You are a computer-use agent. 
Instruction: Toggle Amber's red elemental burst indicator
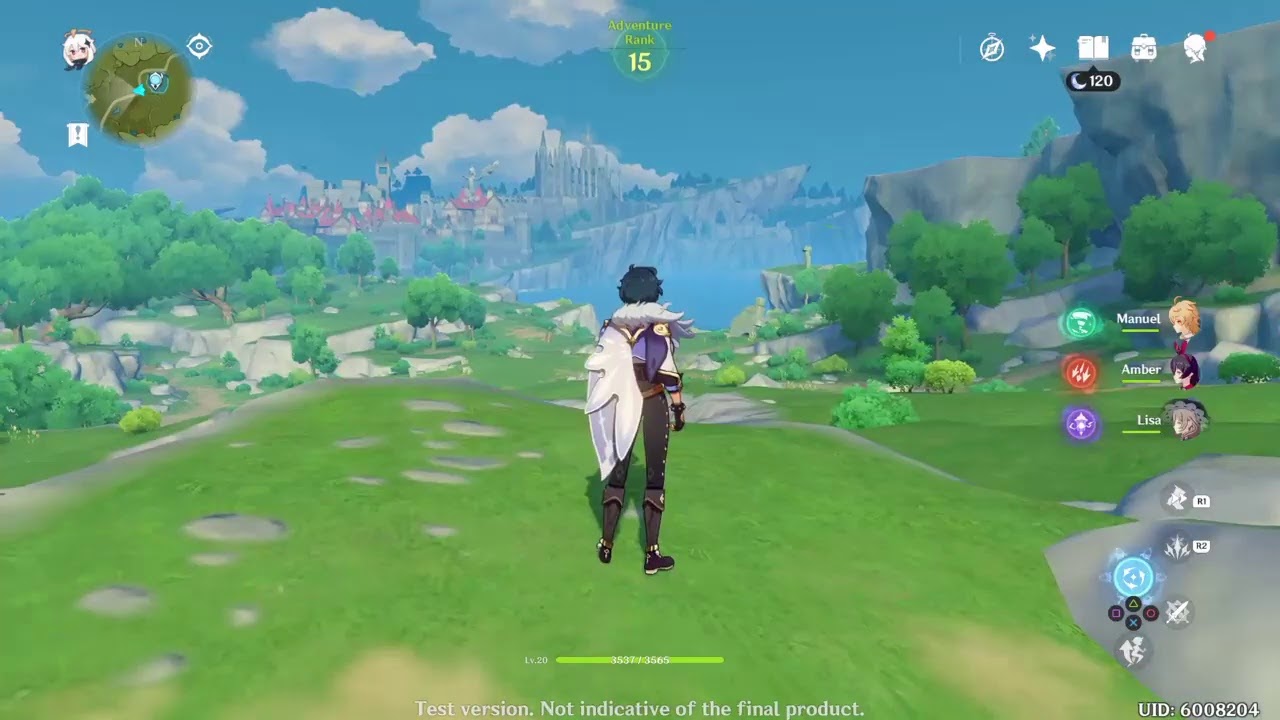[1081, 372]
